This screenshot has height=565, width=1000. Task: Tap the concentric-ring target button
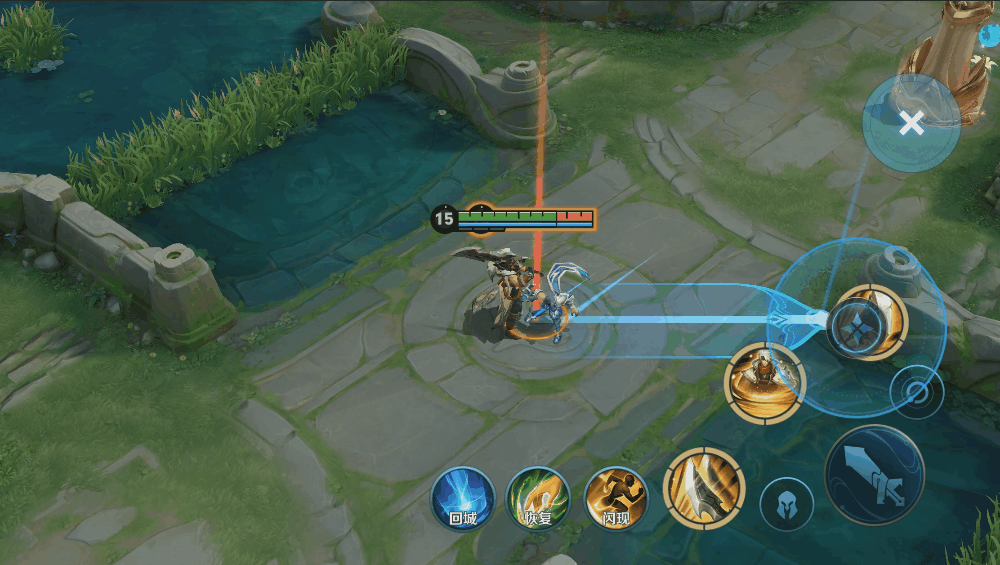pos(917,391)
